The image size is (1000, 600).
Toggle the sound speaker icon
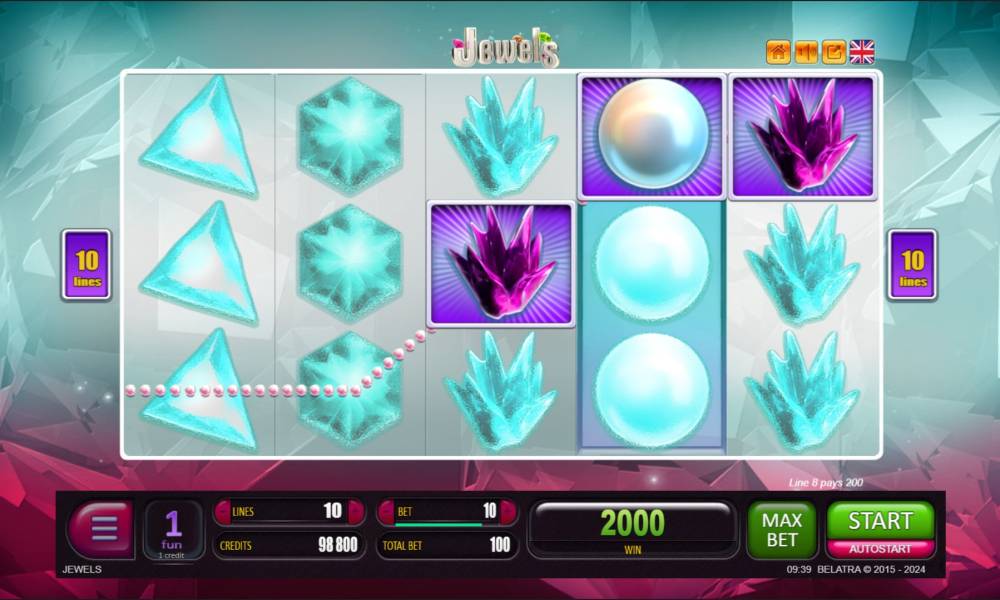click(806, 52)
